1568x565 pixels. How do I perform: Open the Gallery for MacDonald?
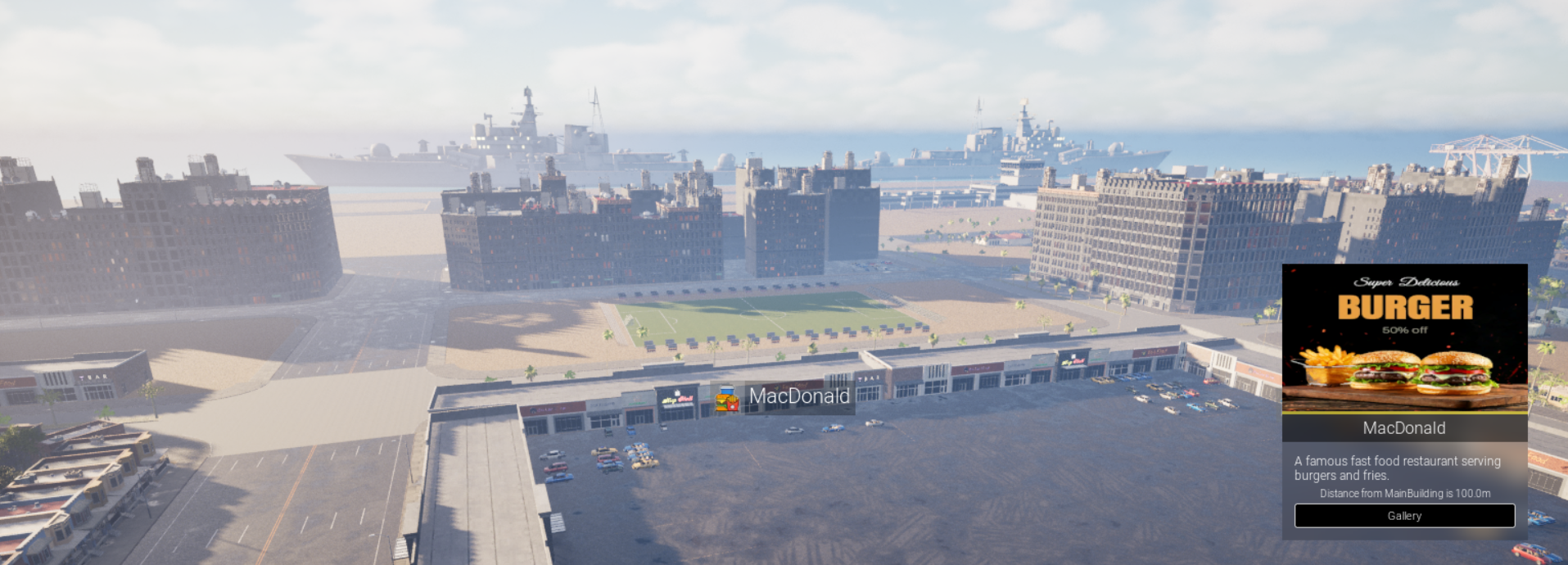point(1403,516)
